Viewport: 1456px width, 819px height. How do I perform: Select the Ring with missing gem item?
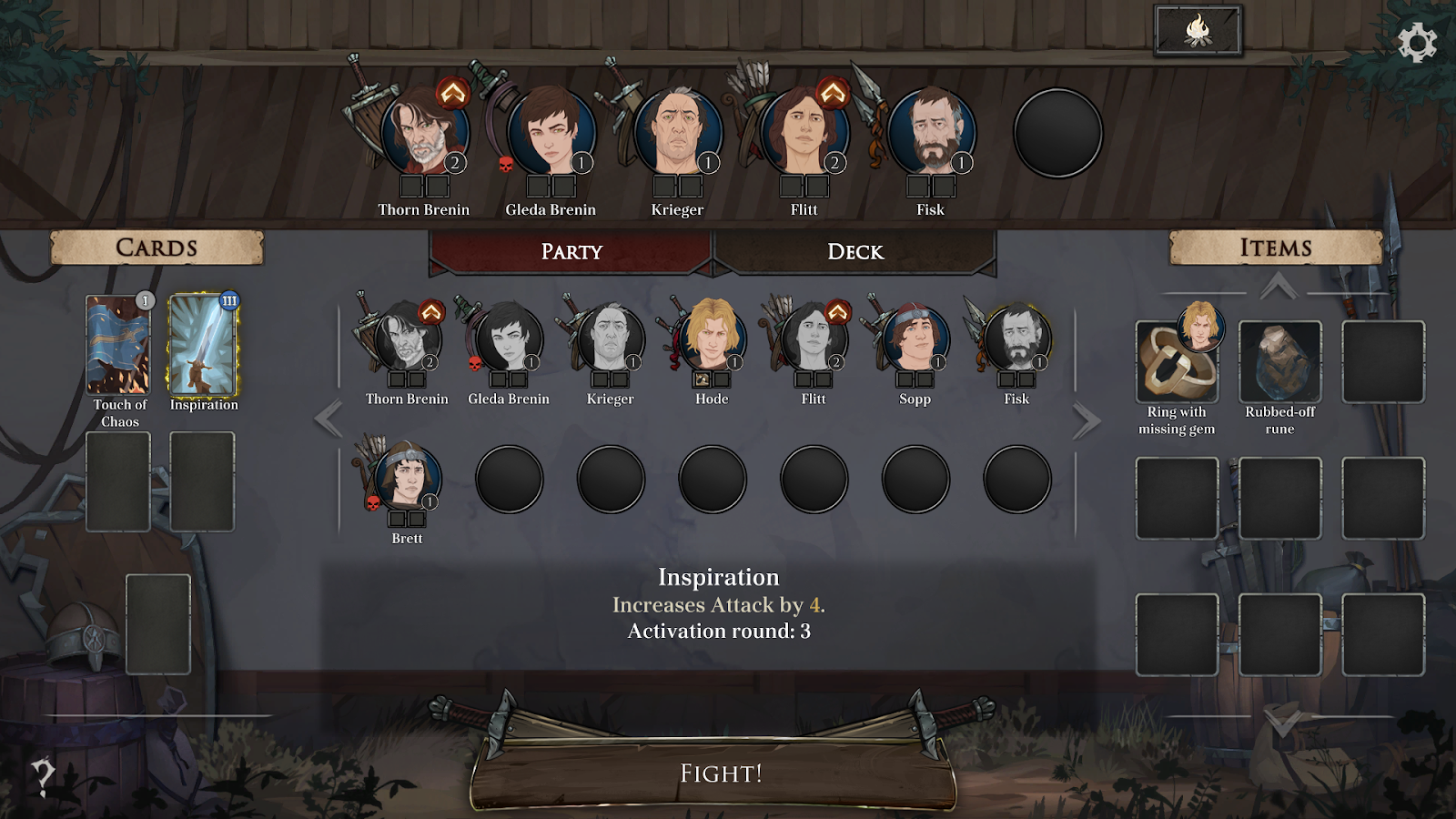click(1176, 363)
